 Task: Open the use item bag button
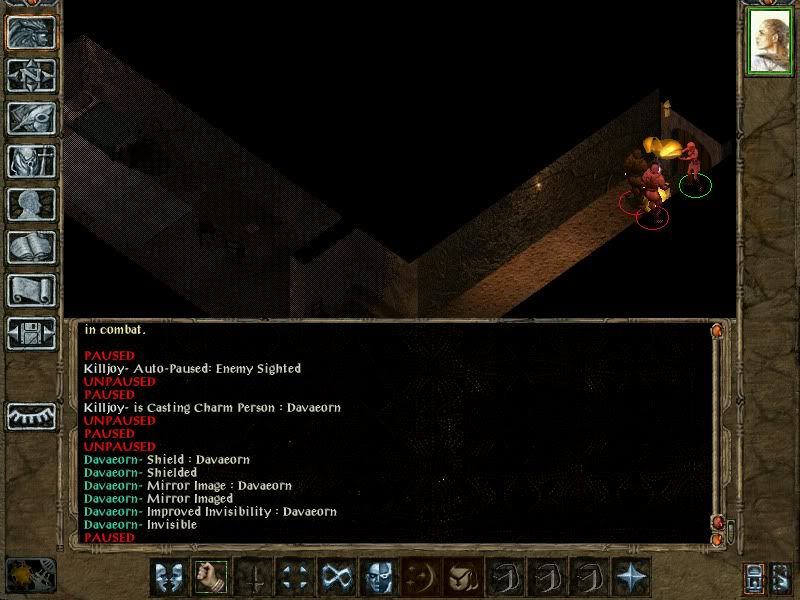[x=463, y=577]
